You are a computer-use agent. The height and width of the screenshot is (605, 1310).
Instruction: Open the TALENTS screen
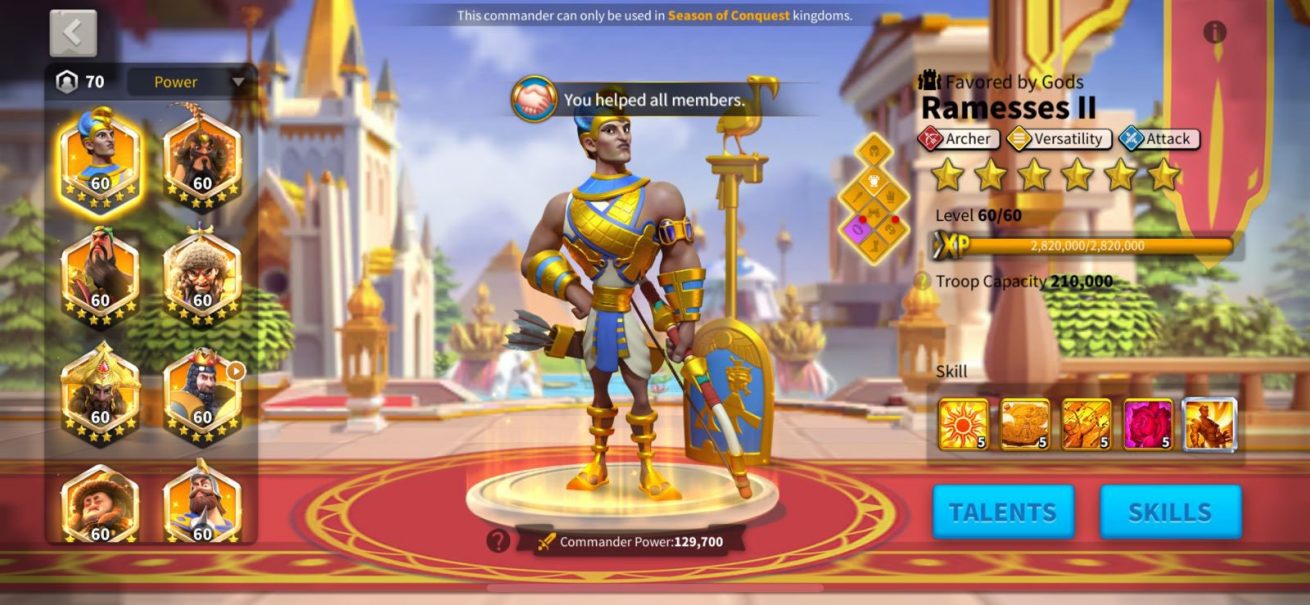(x=1003, y=512)
